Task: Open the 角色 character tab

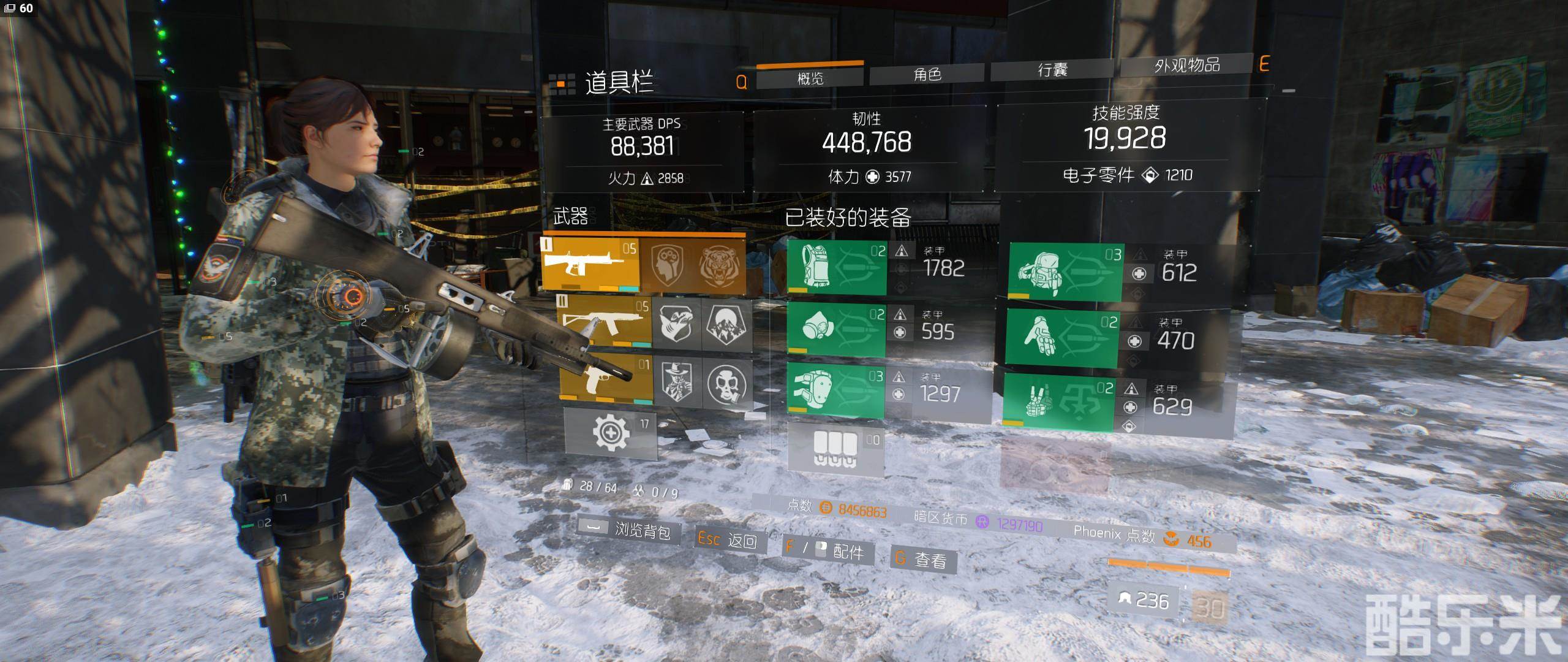Action: coord(927,74)
